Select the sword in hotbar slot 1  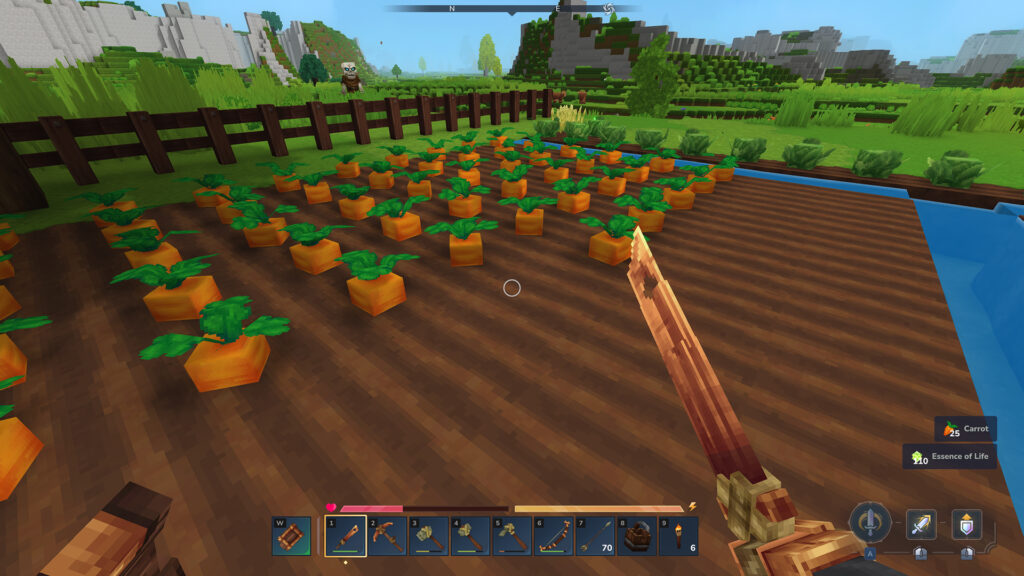pyautogui.click(x=346, y=536)
